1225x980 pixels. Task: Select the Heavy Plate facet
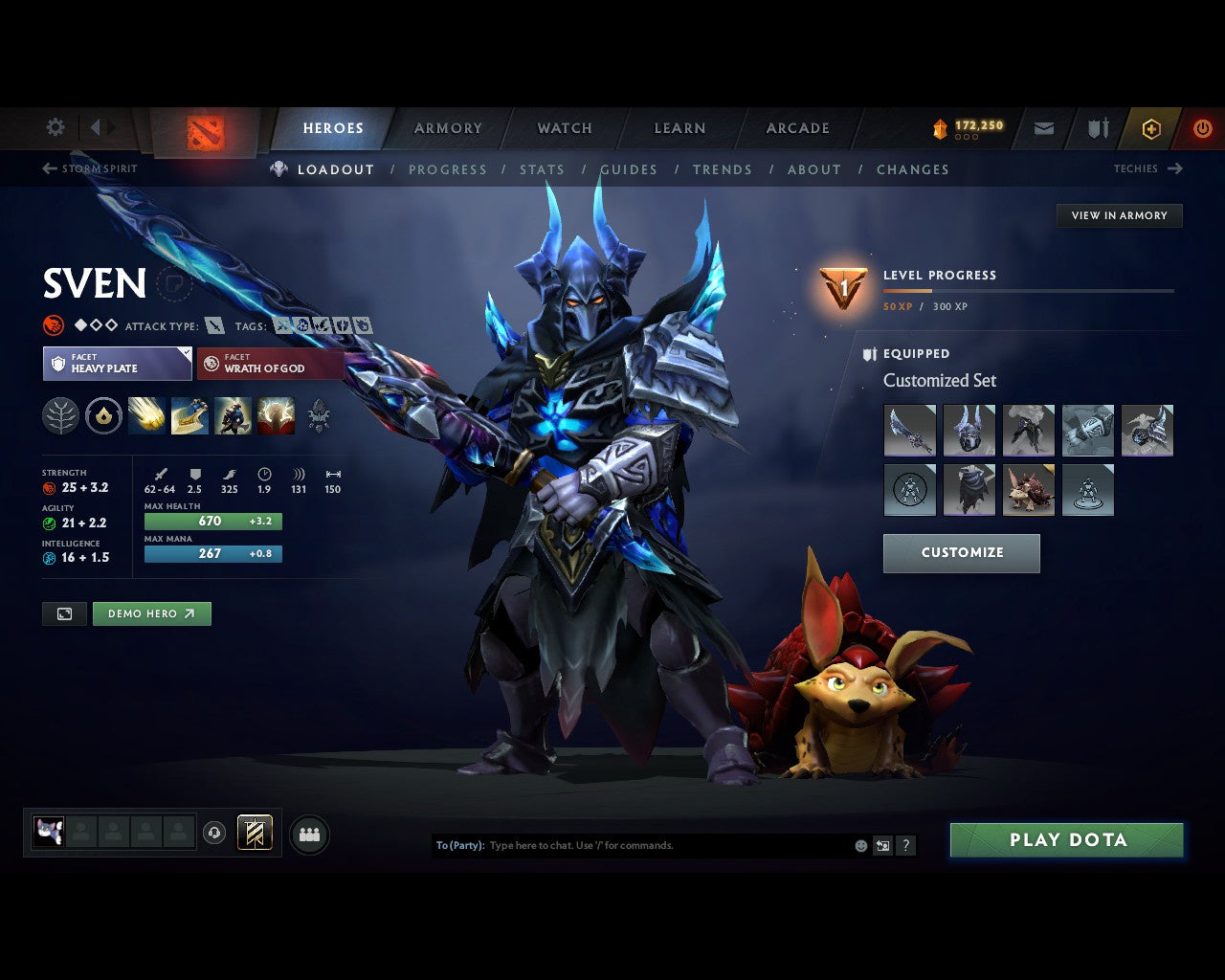coord(117,364)
